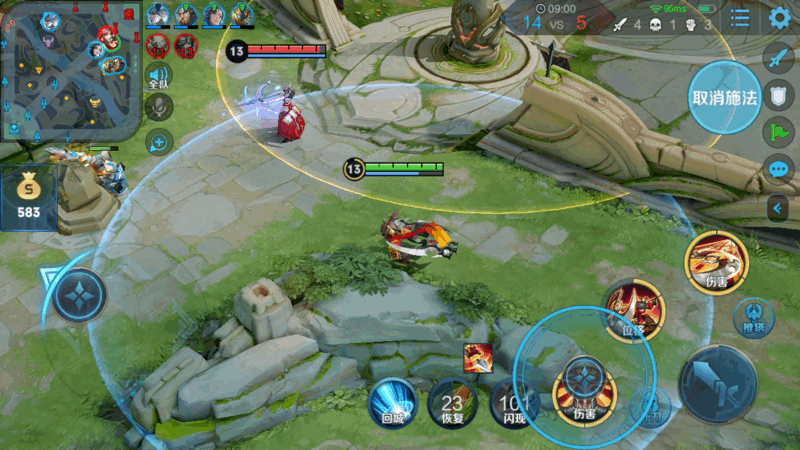Open the quick signal plus bubble
Screen dimensions: 800x450
[158, 142]
